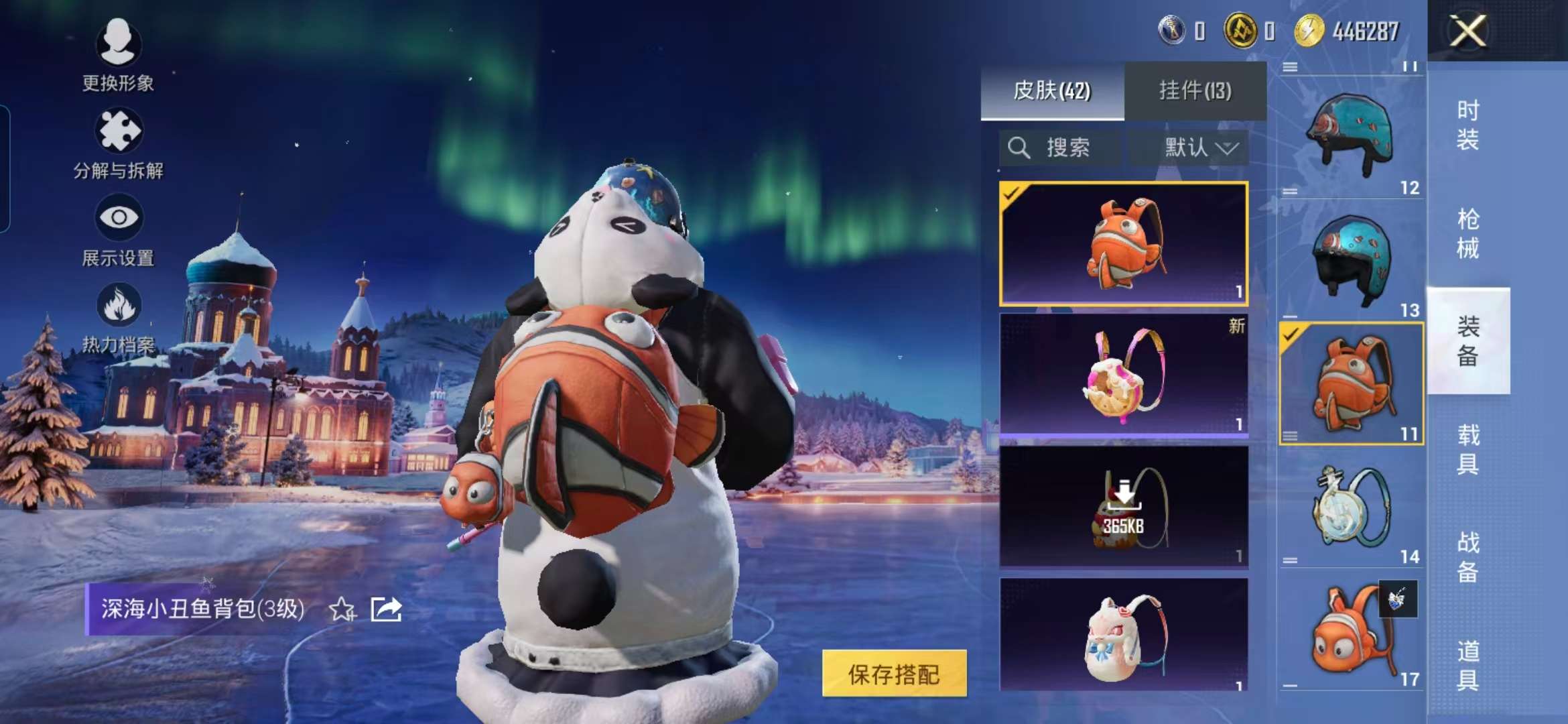Download the 365KB backpack skin
1568x724 pixels.
(1123, 507)
